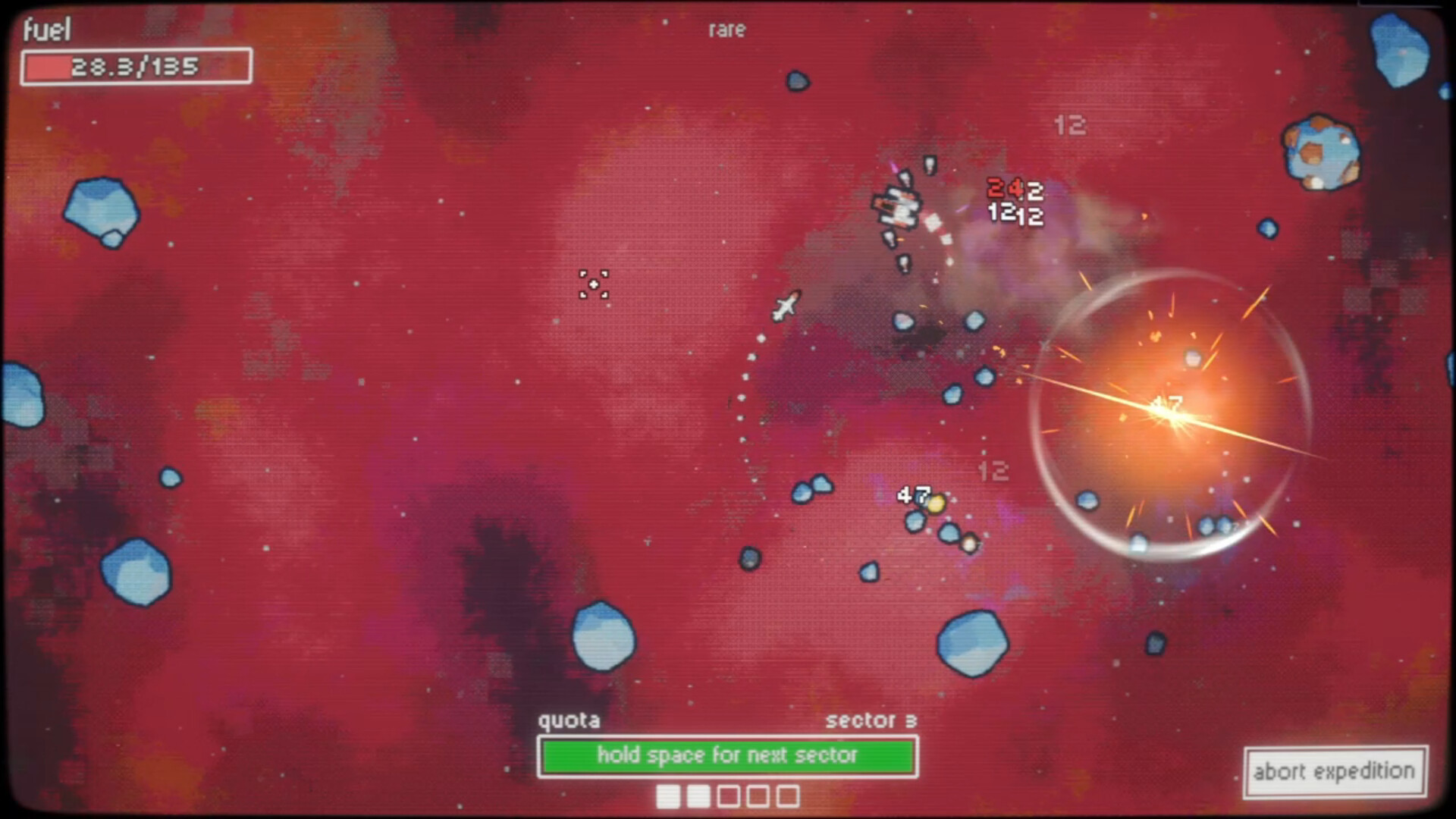Viewport: 1456px width, 819px height.
Task: Toggle the last empty quota square
Action: tap(788, 797)
